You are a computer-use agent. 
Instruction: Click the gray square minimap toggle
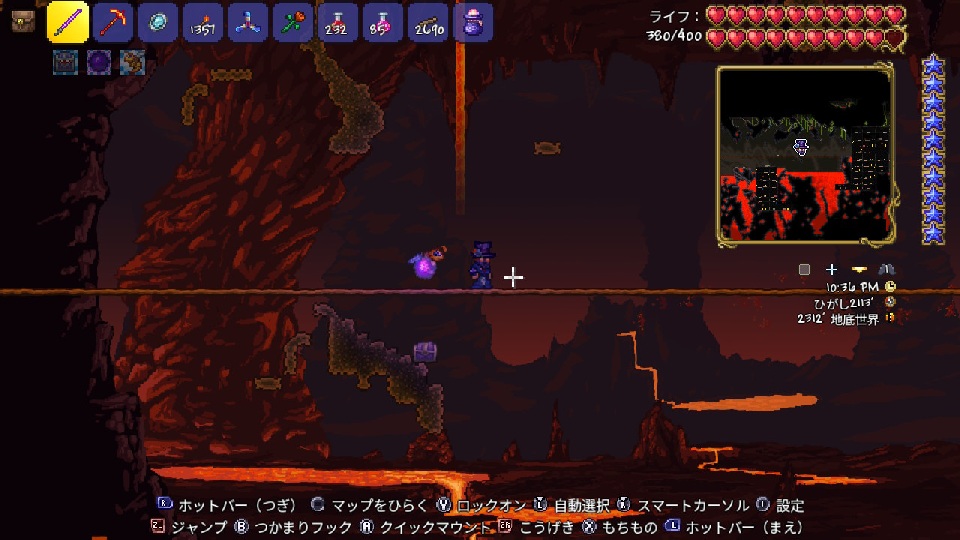(804, 269)
